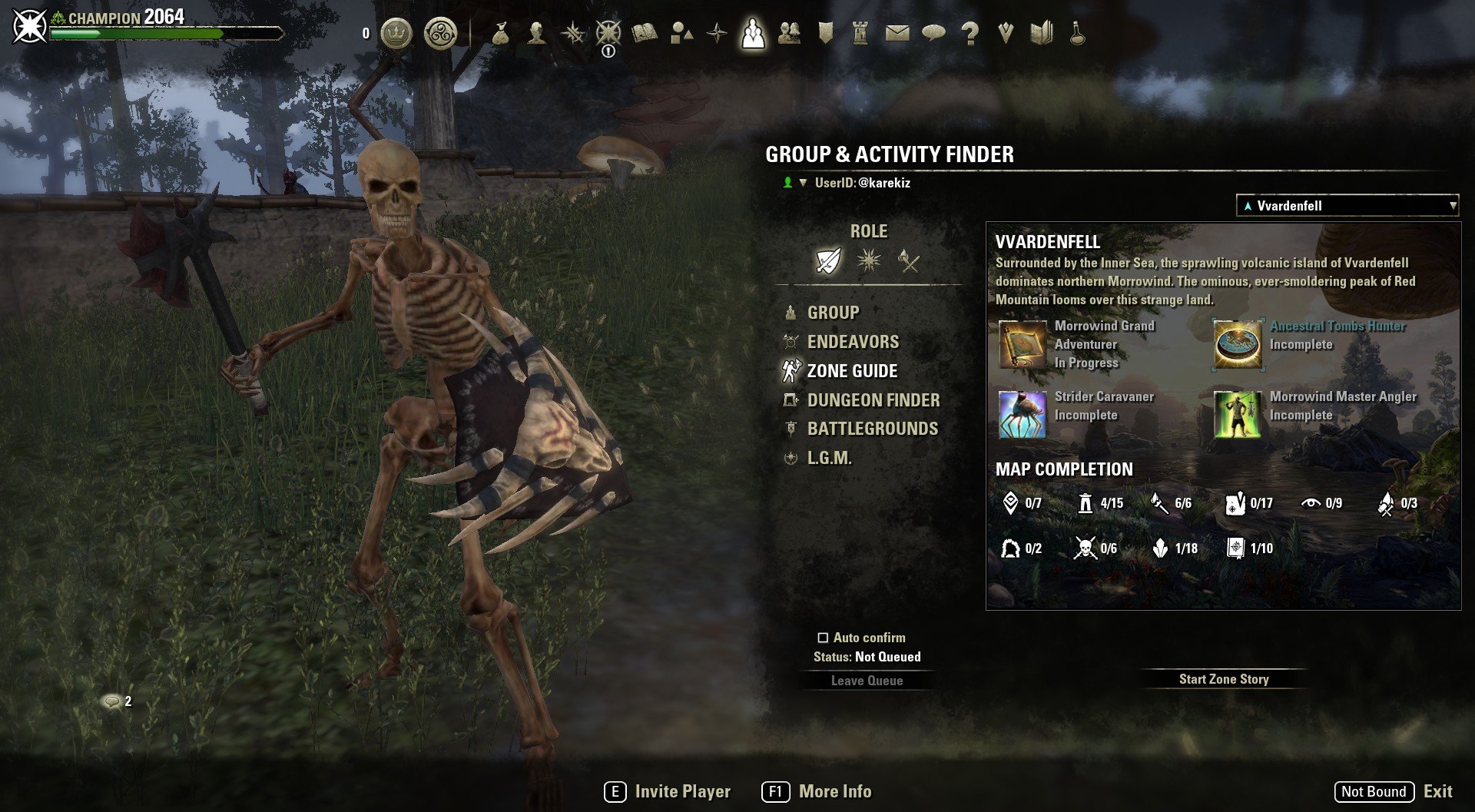Choose the damage dealer starburst role
The image size is (1475, 812).
click(869, 261)
